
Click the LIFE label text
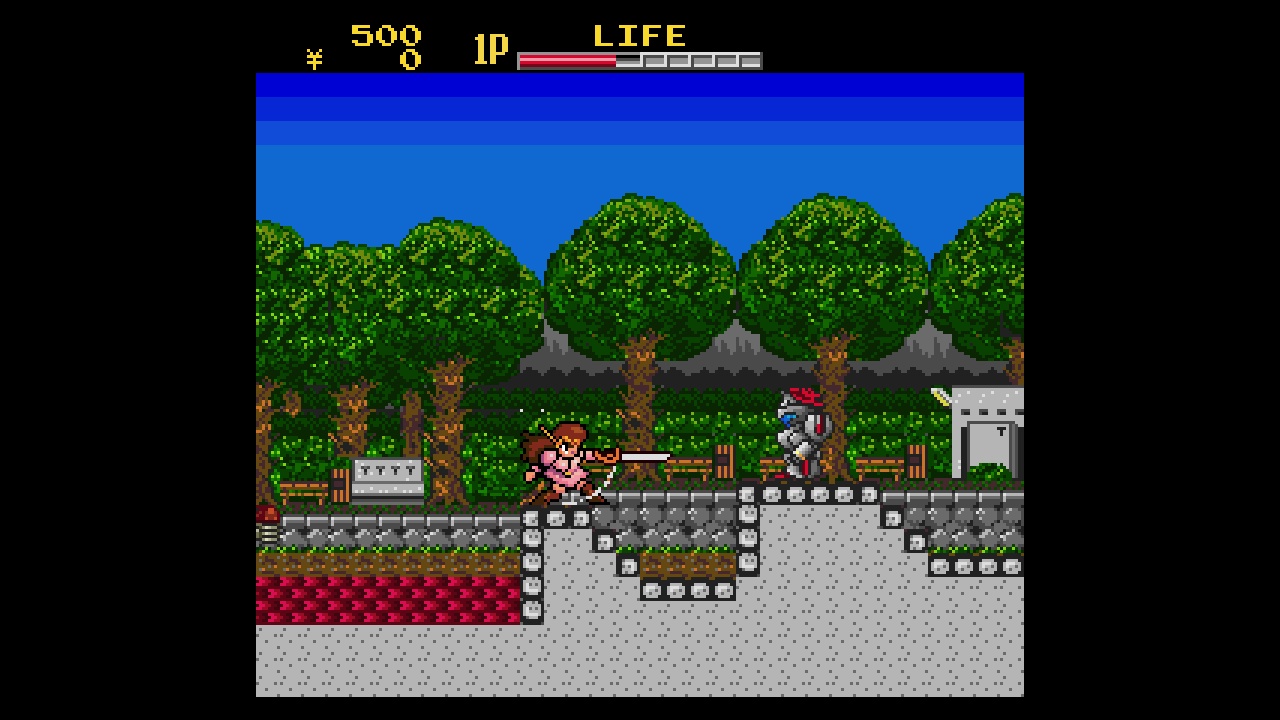tap(638, 35)
